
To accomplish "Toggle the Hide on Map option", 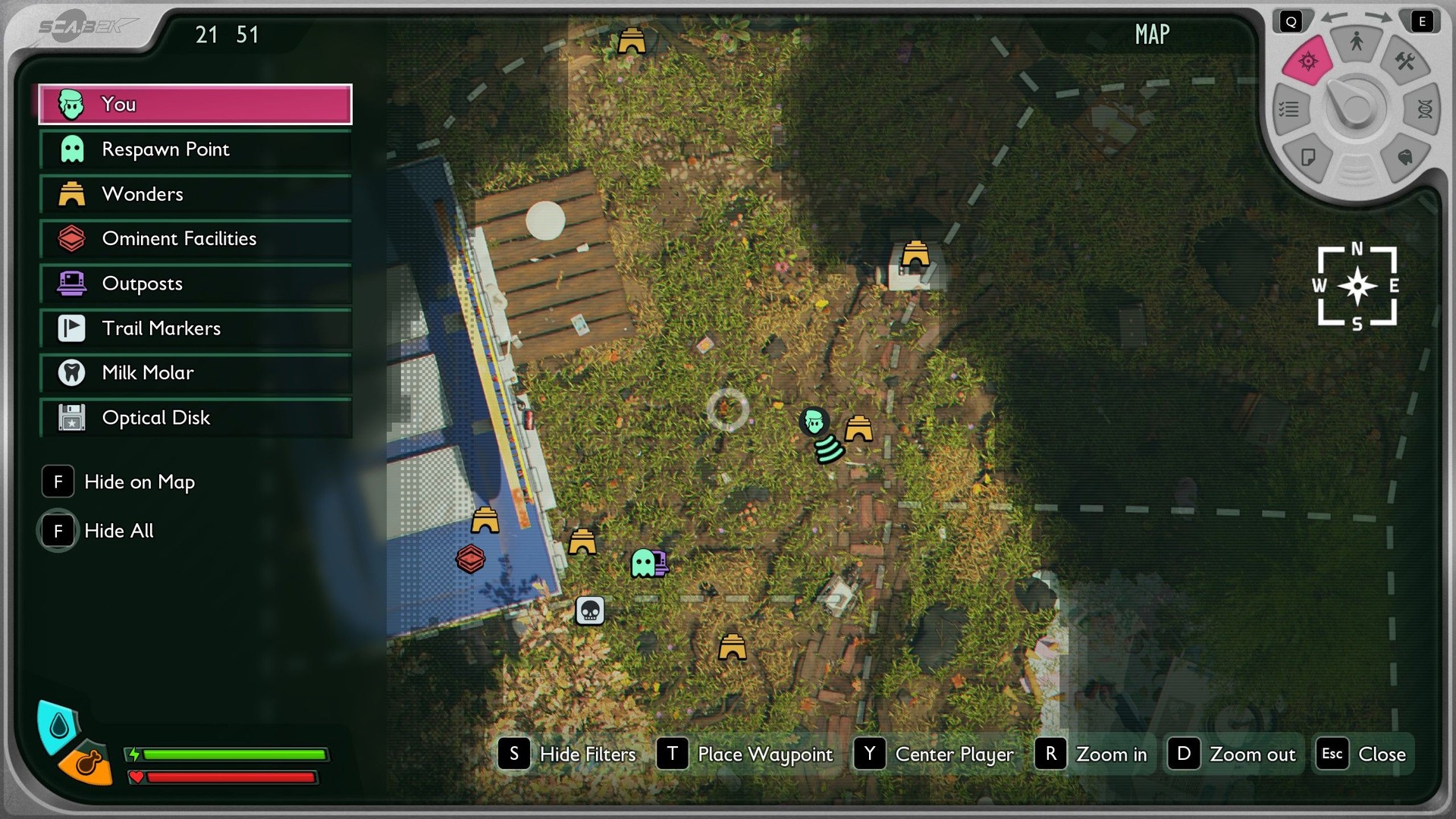I will point(119,482).
